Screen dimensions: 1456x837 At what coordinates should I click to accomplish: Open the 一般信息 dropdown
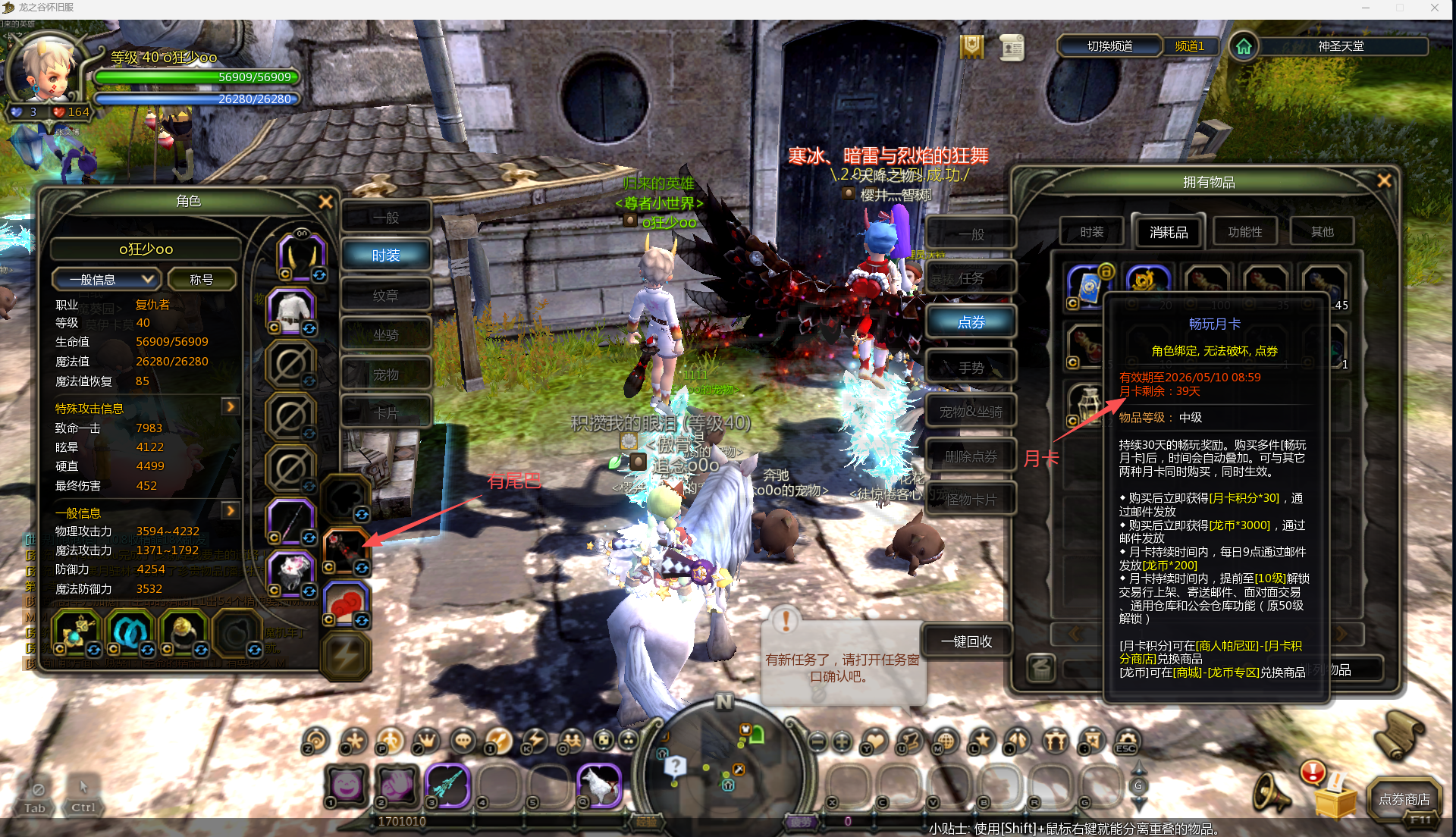pos(105,280)
